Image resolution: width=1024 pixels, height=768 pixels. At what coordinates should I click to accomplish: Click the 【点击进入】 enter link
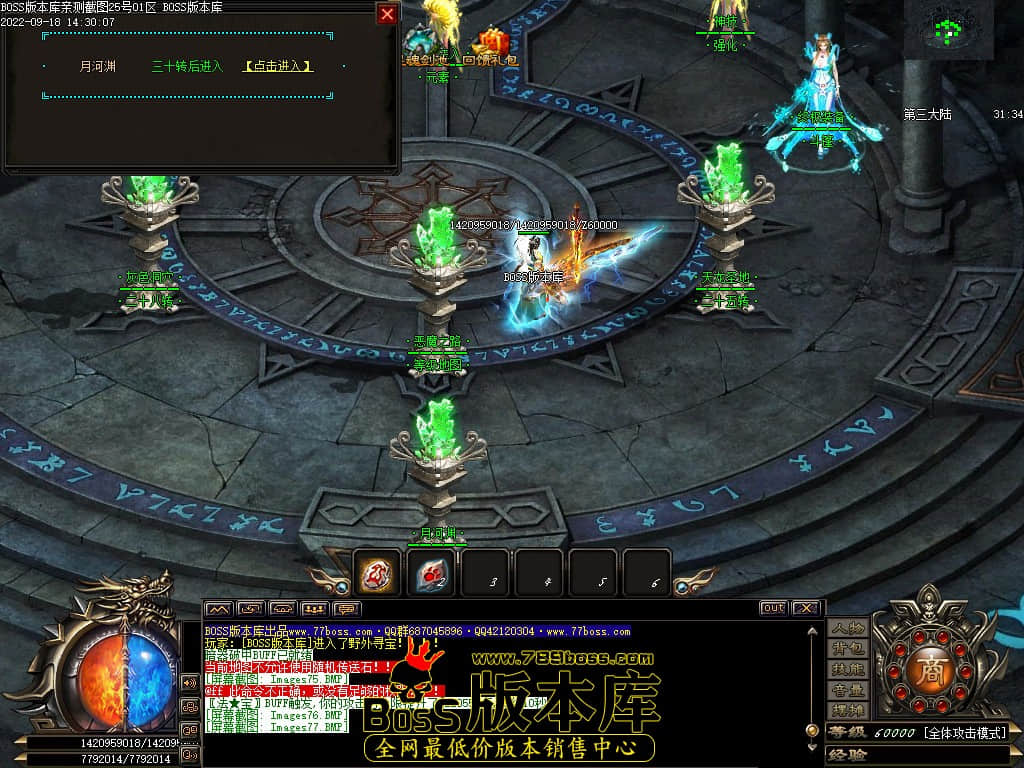pos(278,66)
